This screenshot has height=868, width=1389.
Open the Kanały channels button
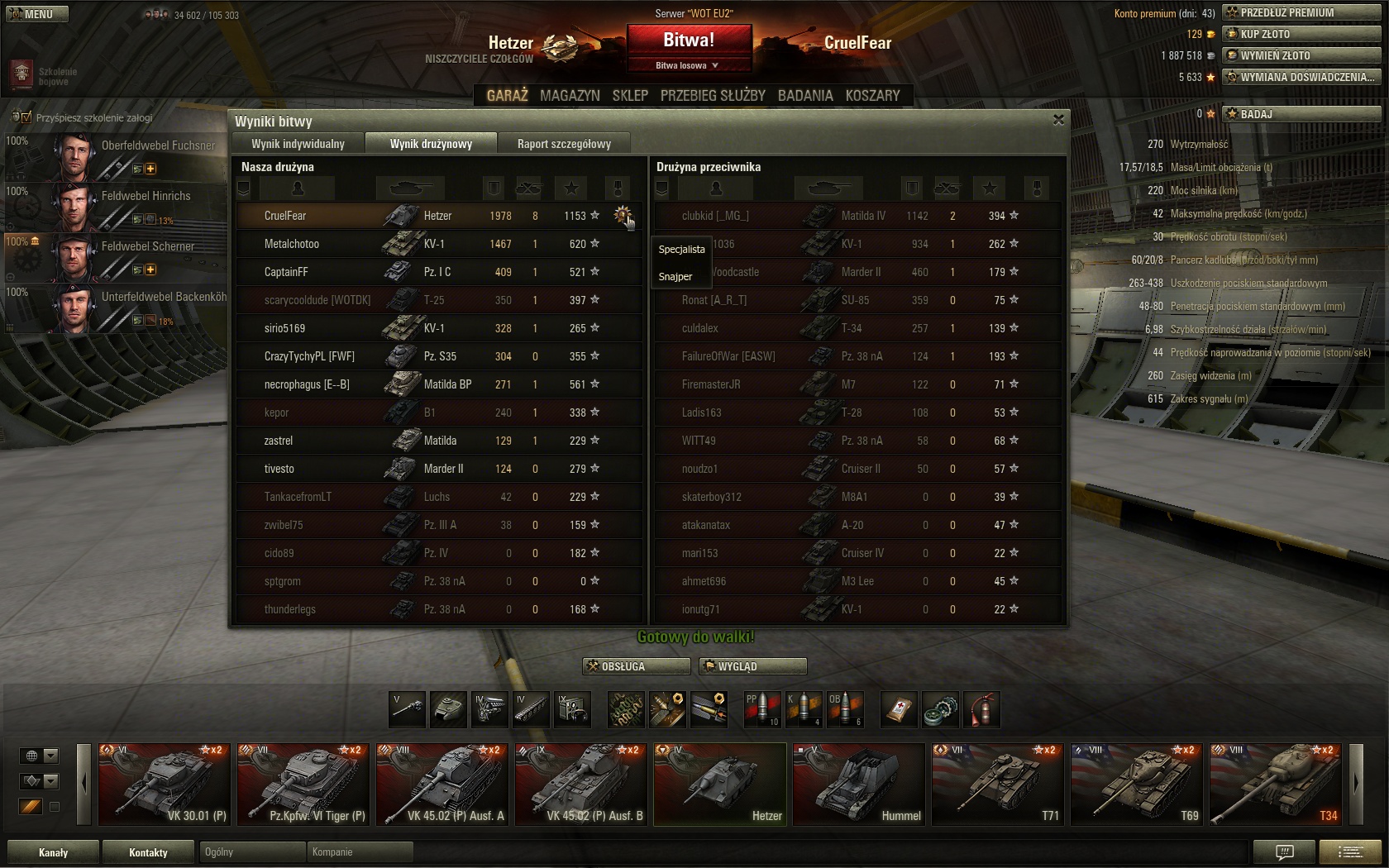point(54,852)
